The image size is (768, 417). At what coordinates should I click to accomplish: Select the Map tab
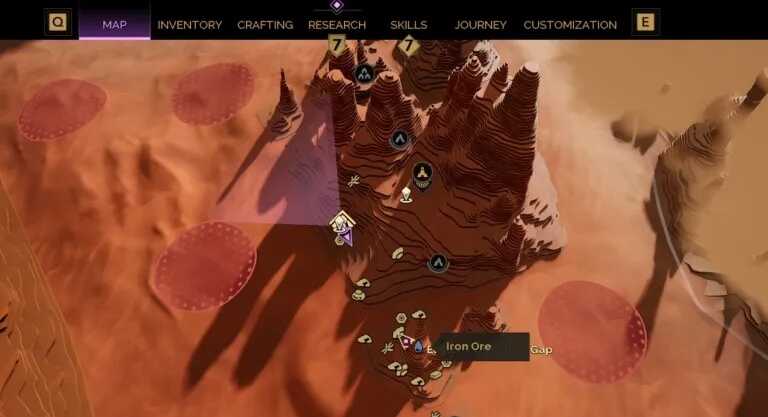point(114,24)
